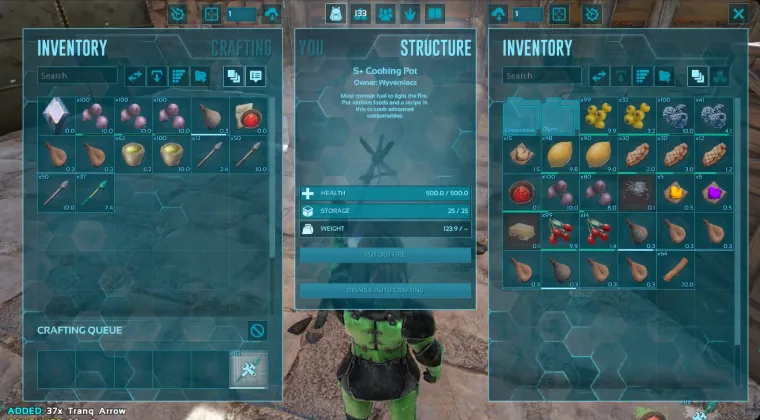This screenshot has height=420, width=760.
Task: Switch to the Crafting tab
Action: tap(241, 48)
